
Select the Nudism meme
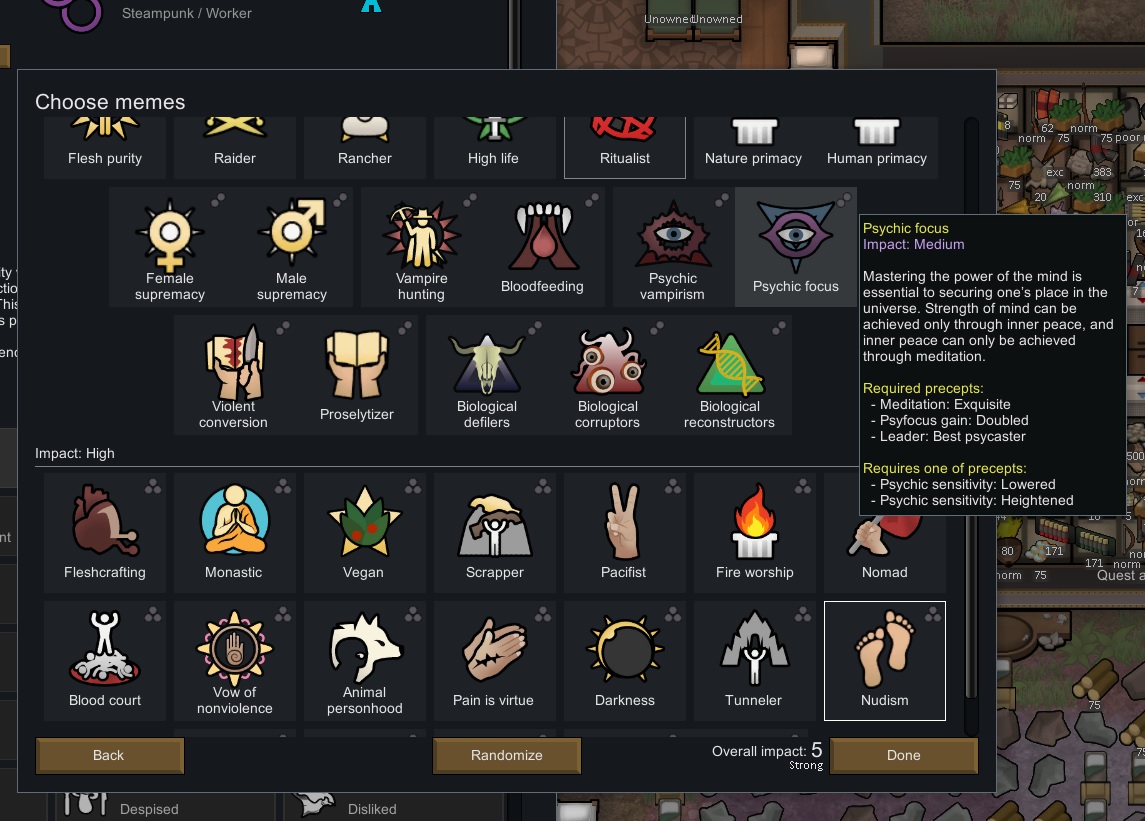pyautogui.click(x=884, y=660)
